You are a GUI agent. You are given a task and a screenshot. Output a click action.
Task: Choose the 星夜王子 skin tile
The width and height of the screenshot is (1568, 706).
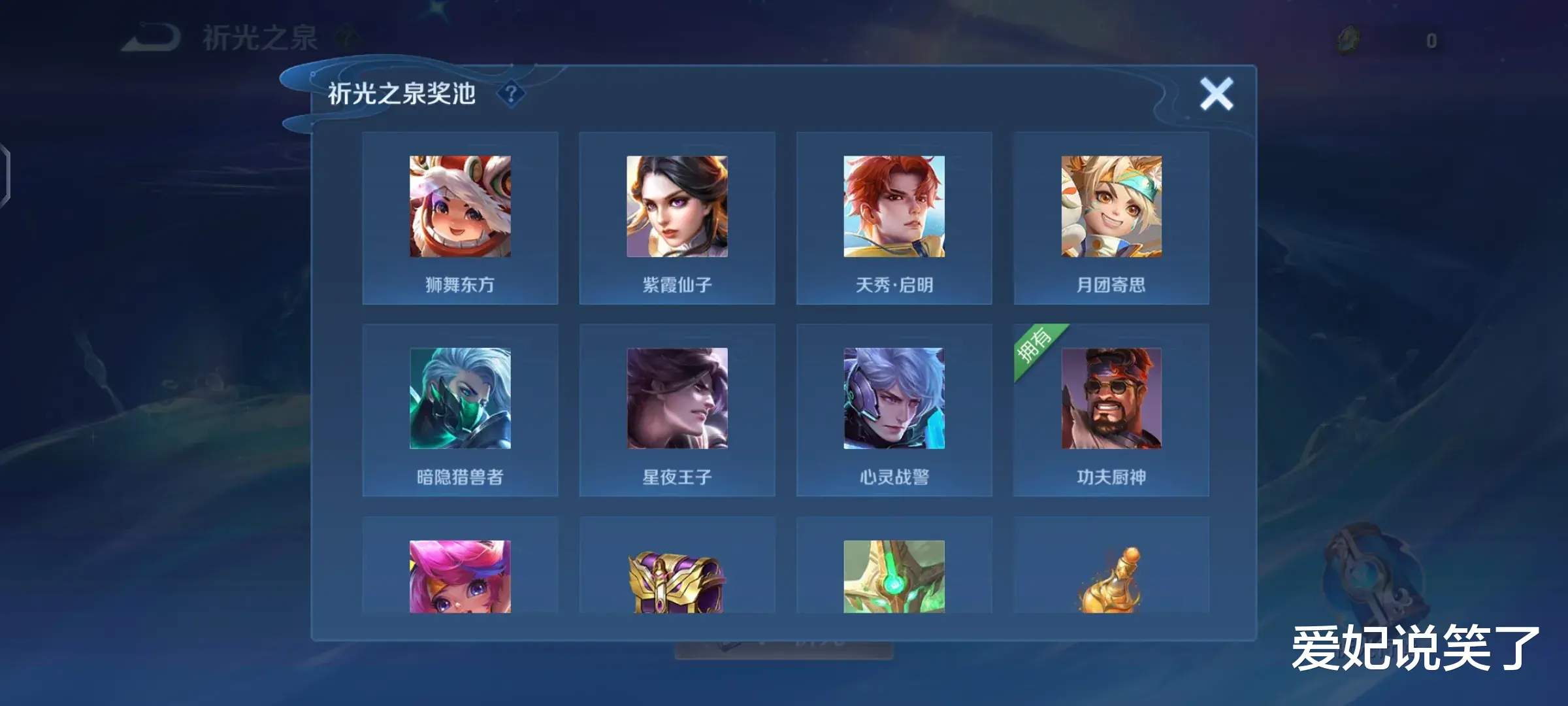point(677,411)
